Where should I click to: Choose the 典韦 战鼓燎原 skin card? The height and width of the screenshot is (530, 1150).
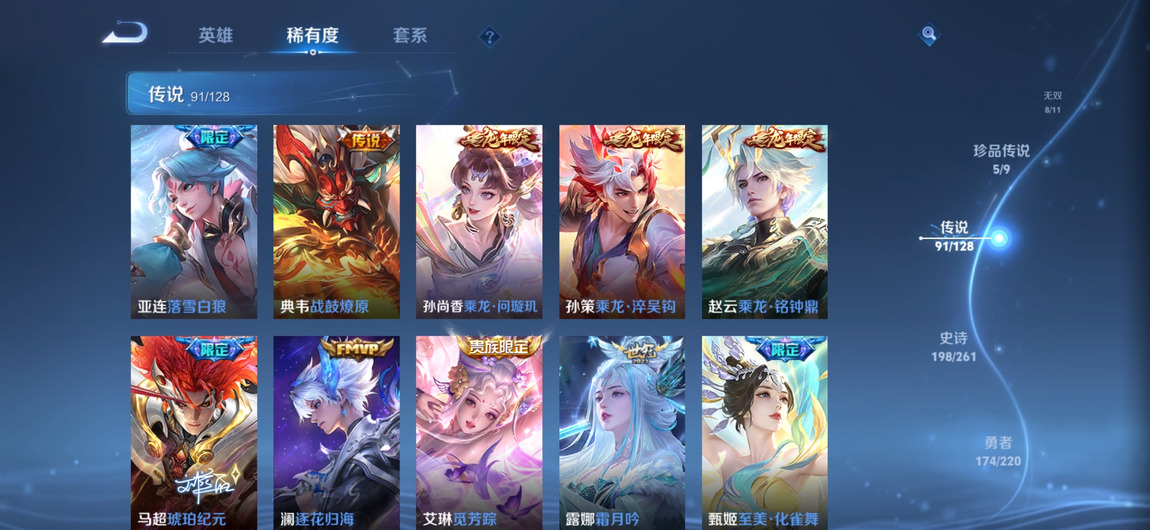pyautogui.click(x=337, y=222)
